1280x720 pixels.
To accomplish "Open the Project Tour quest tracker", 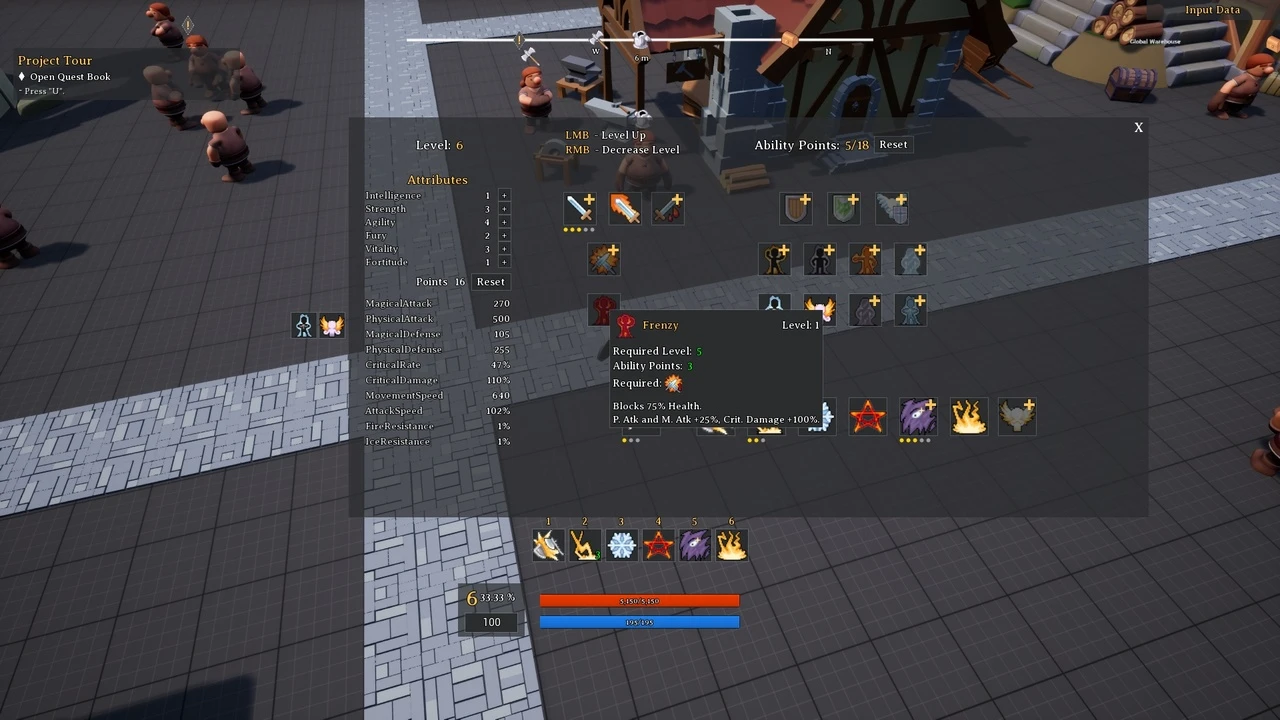I will pyautogui.click(x=55, y=61).
